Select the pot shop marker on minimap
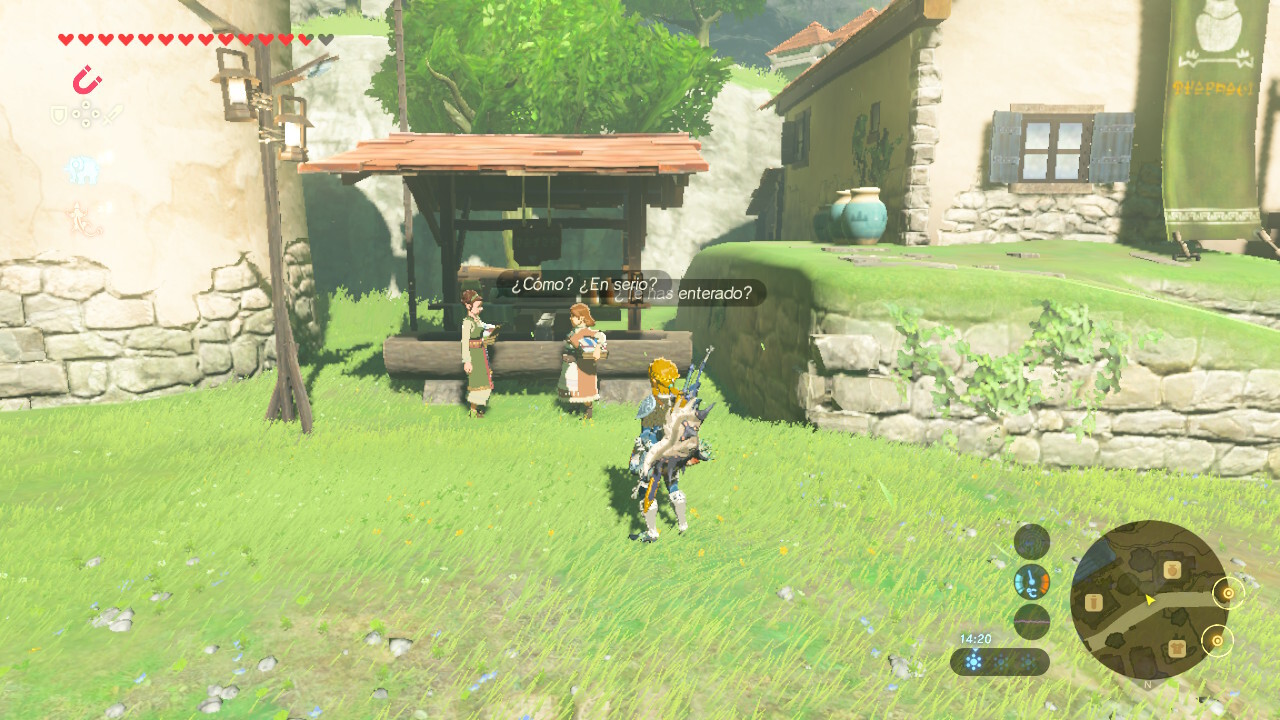Viewport: 1280px width, 720px height. point(1170,571)
